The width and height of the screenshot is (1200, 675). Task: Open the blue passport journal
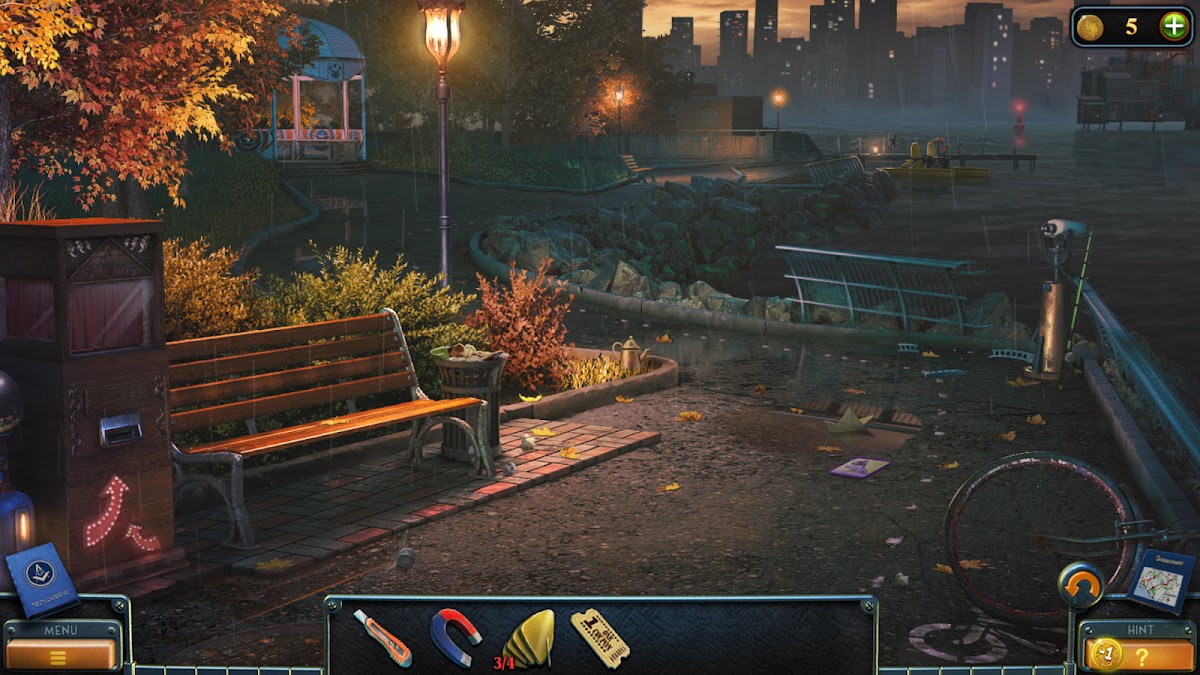(x=42, y=580)
